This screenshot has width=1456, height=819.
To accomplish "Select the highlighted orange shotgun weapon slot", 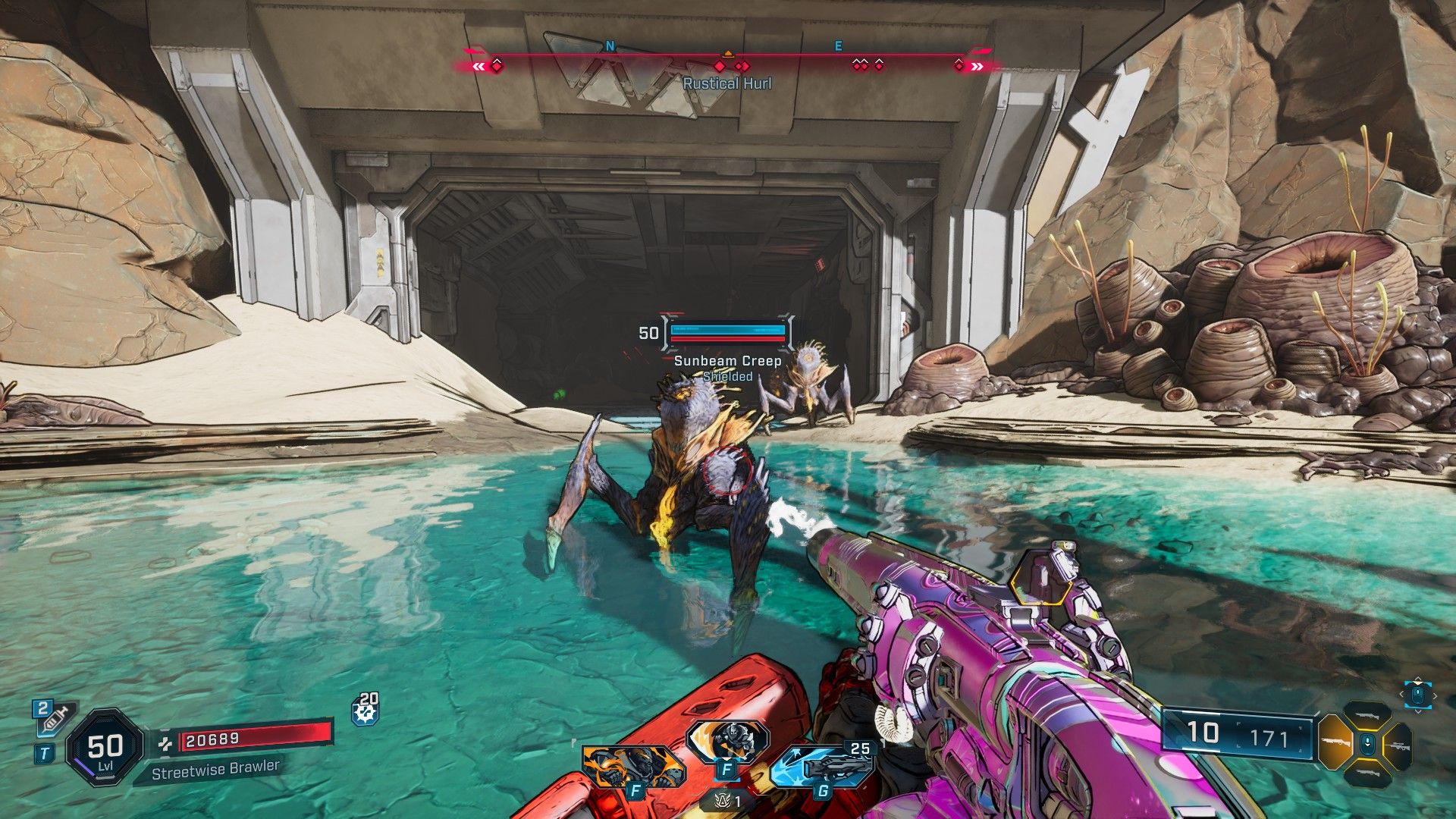I will point(1335,743).
